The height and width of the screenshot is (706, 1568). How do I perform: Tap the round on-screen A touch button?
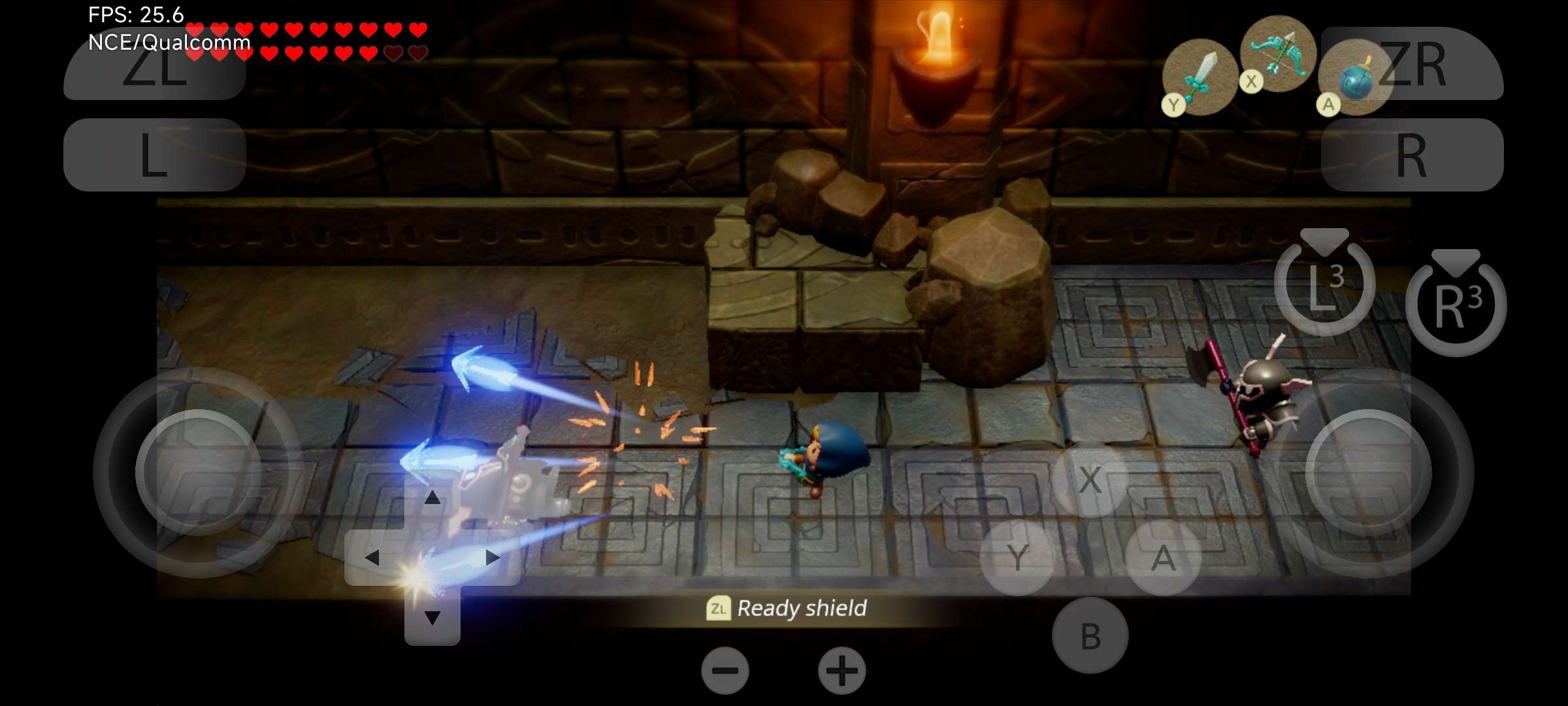(x=1163, y=558)
